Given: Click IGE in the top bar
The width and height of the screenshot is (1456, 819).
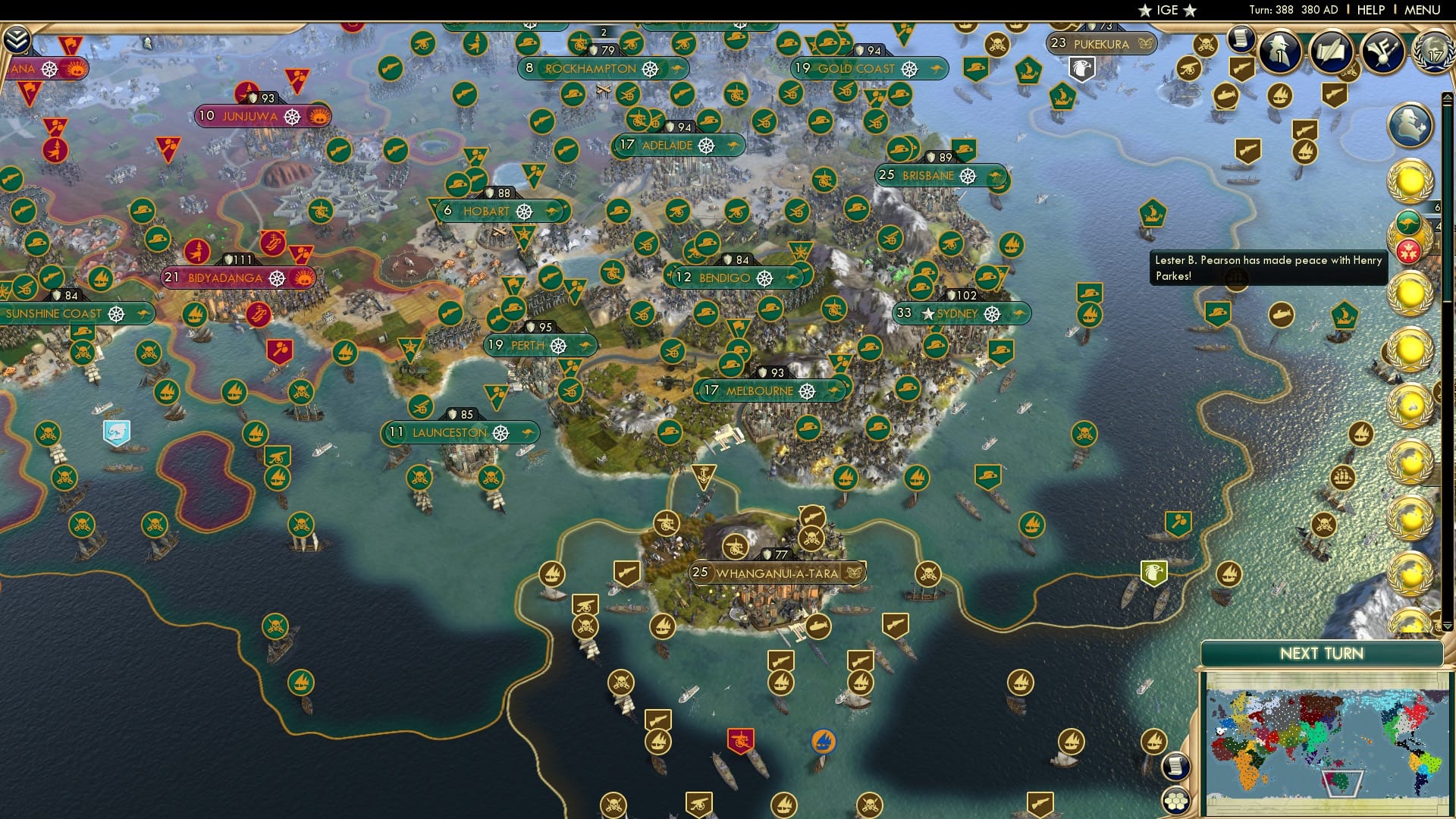Looking at the screenshot, I should [1166, 10].
